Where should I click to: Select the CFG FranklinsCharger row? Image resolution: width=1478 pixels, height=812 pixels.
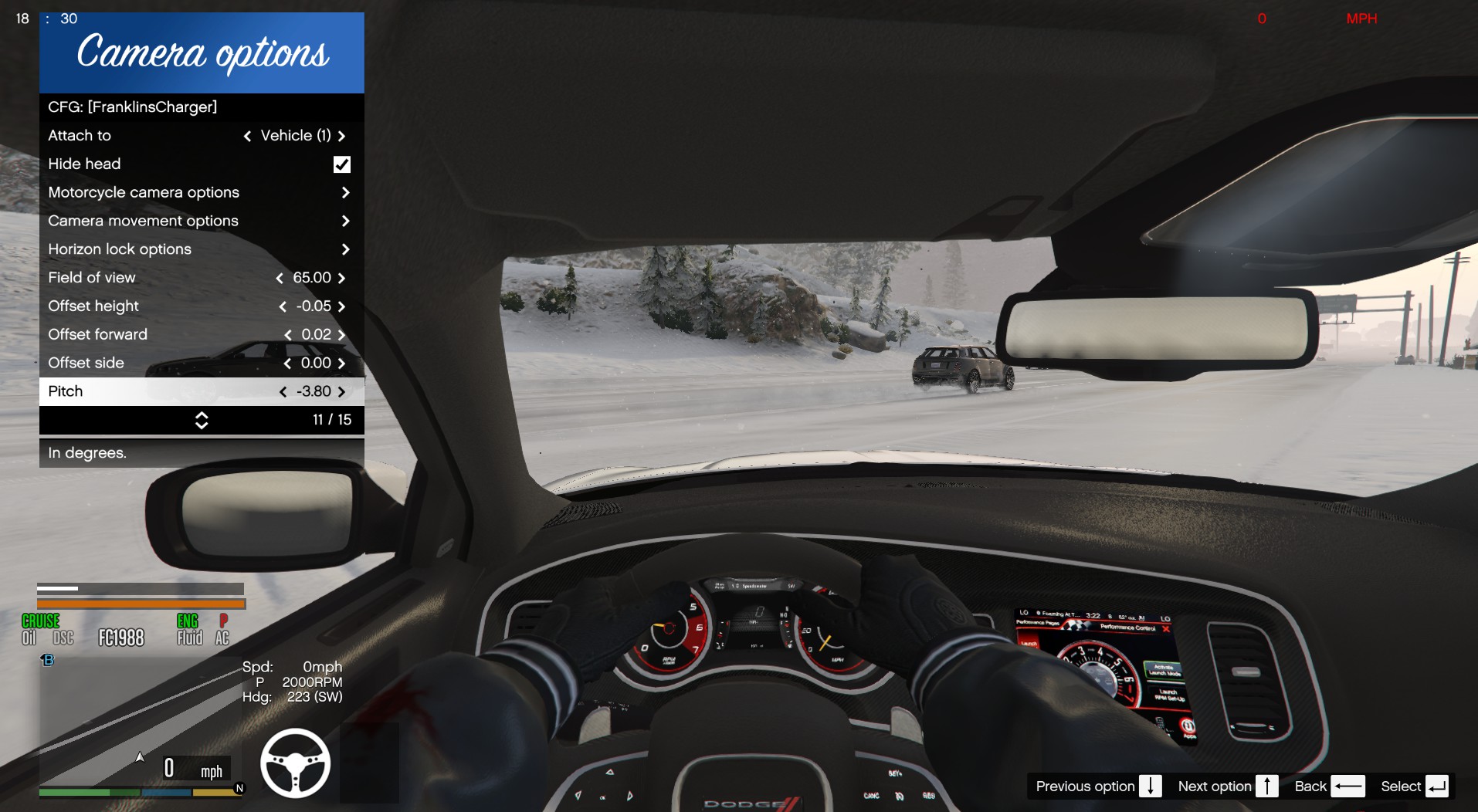tap(201, 107)
